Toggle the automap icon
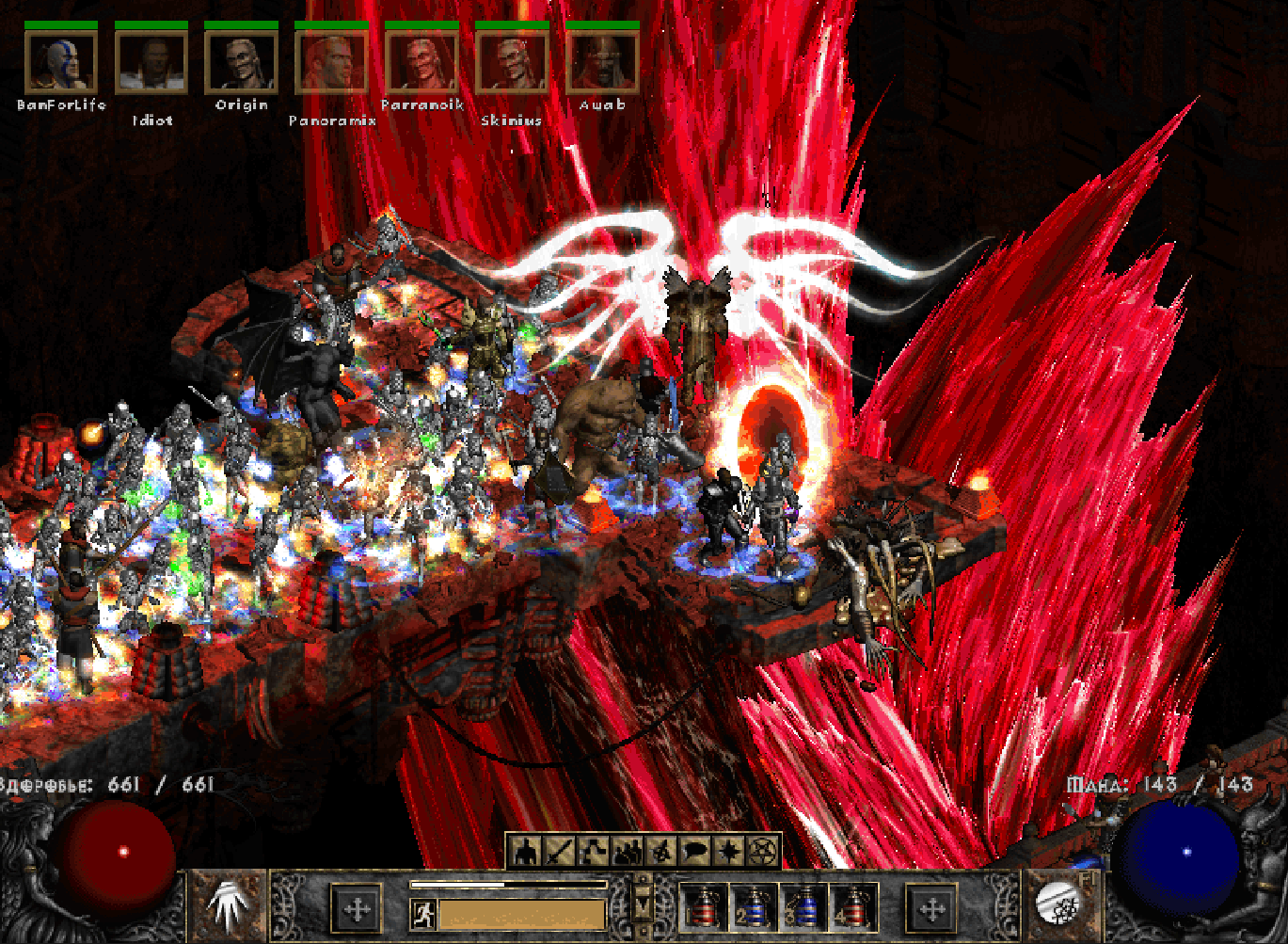 coord(660,852)
